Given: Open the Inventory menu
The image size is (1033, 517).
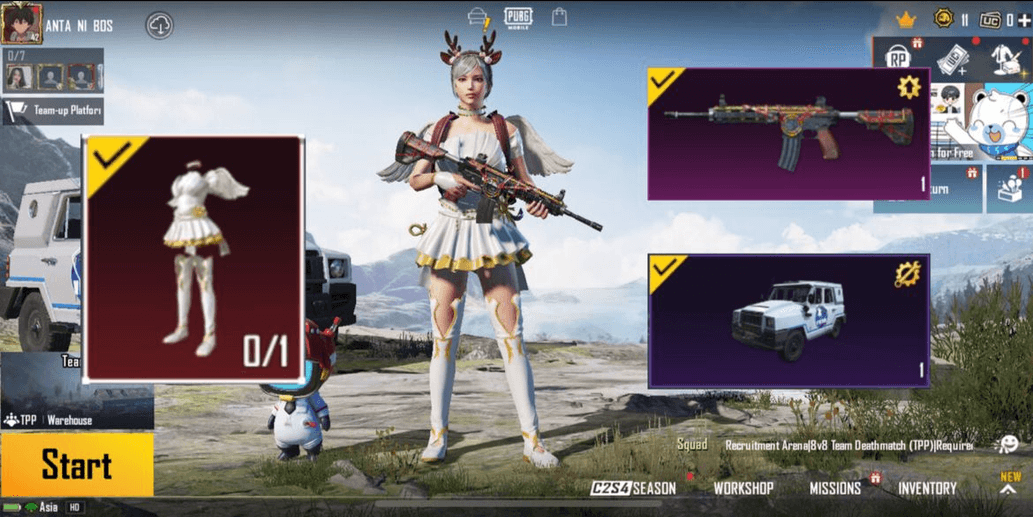Looking at the screenshot, I should [x=927, y=488].
